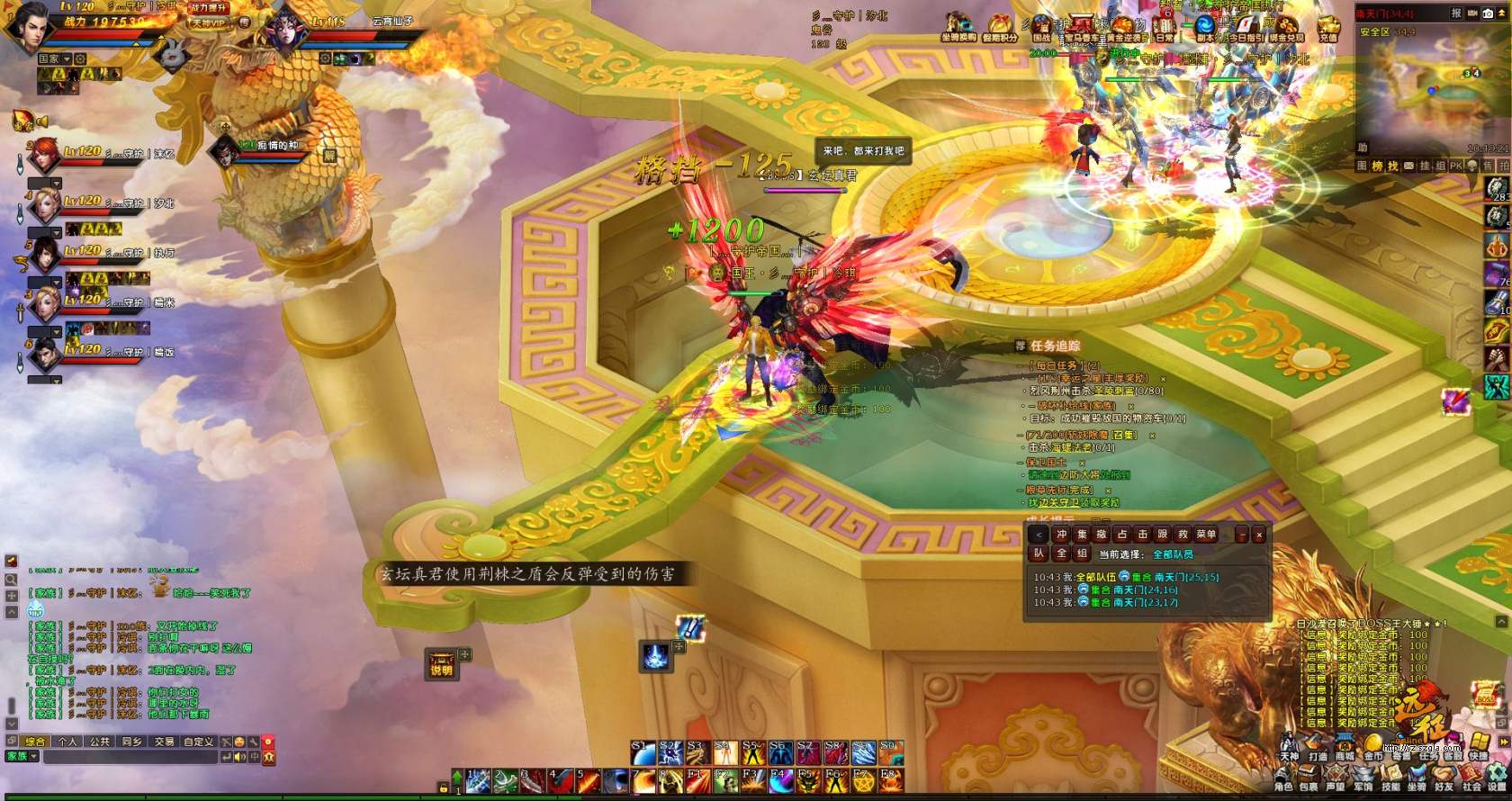Open the 日常 daily activities icon
Viewport: 1512px width, 801px height.
point(1165,28)
